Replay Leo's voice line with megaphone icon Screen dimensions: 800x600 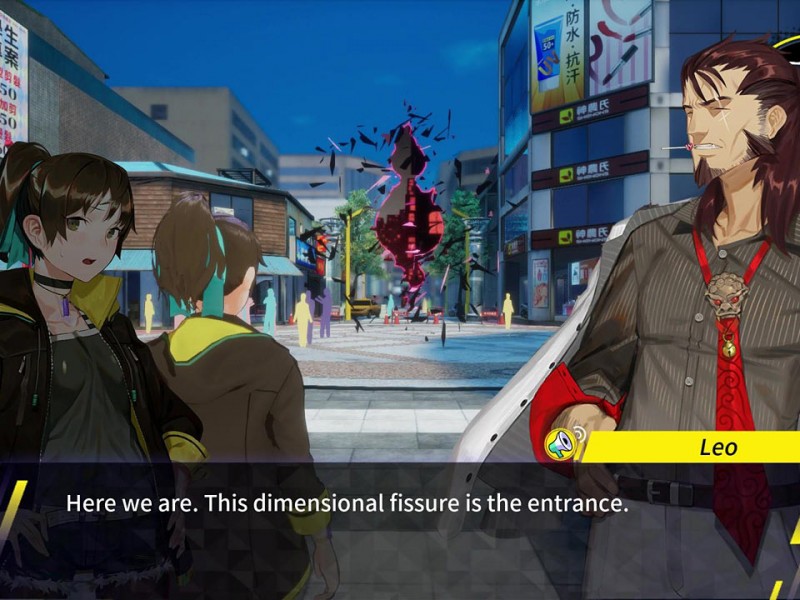pyautogui.click(x=559, y=442)
